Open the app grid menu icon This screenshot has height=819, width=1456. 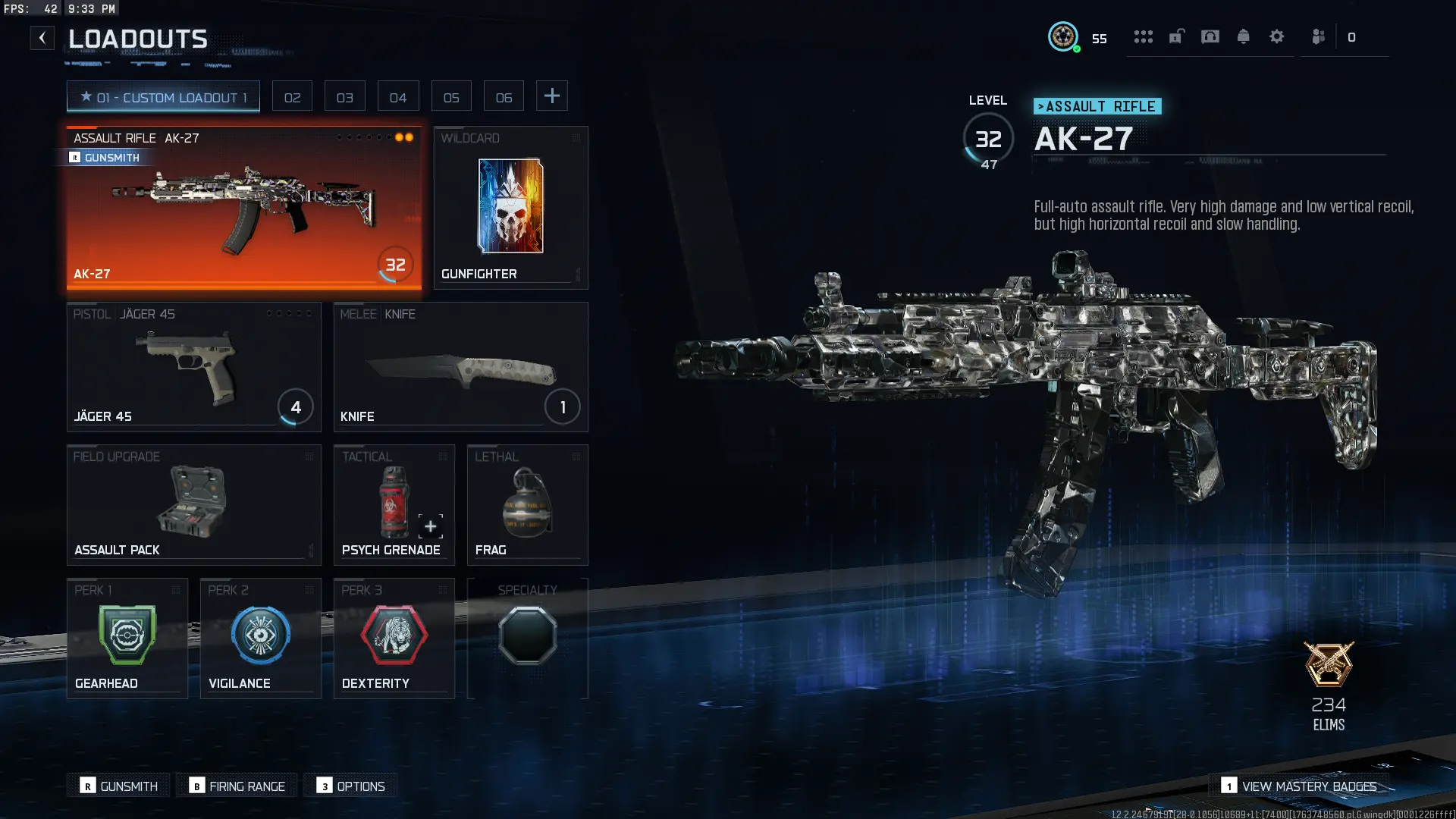tap(1144, 36)
